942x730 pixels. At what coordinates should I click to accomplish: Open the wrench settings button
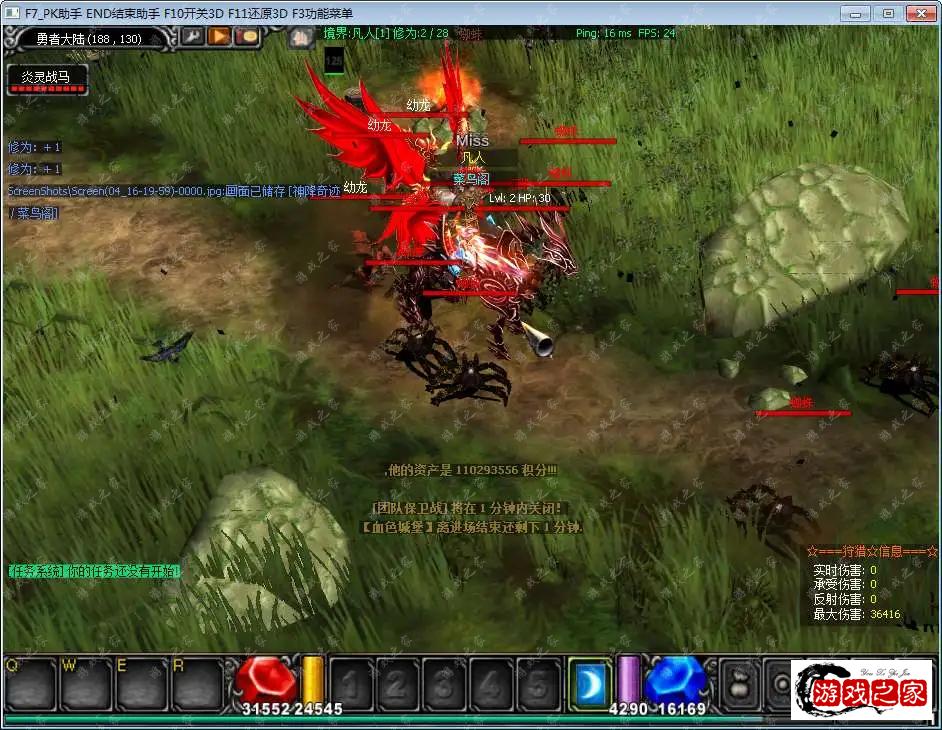pyautogui.click(x=191, y=37)
